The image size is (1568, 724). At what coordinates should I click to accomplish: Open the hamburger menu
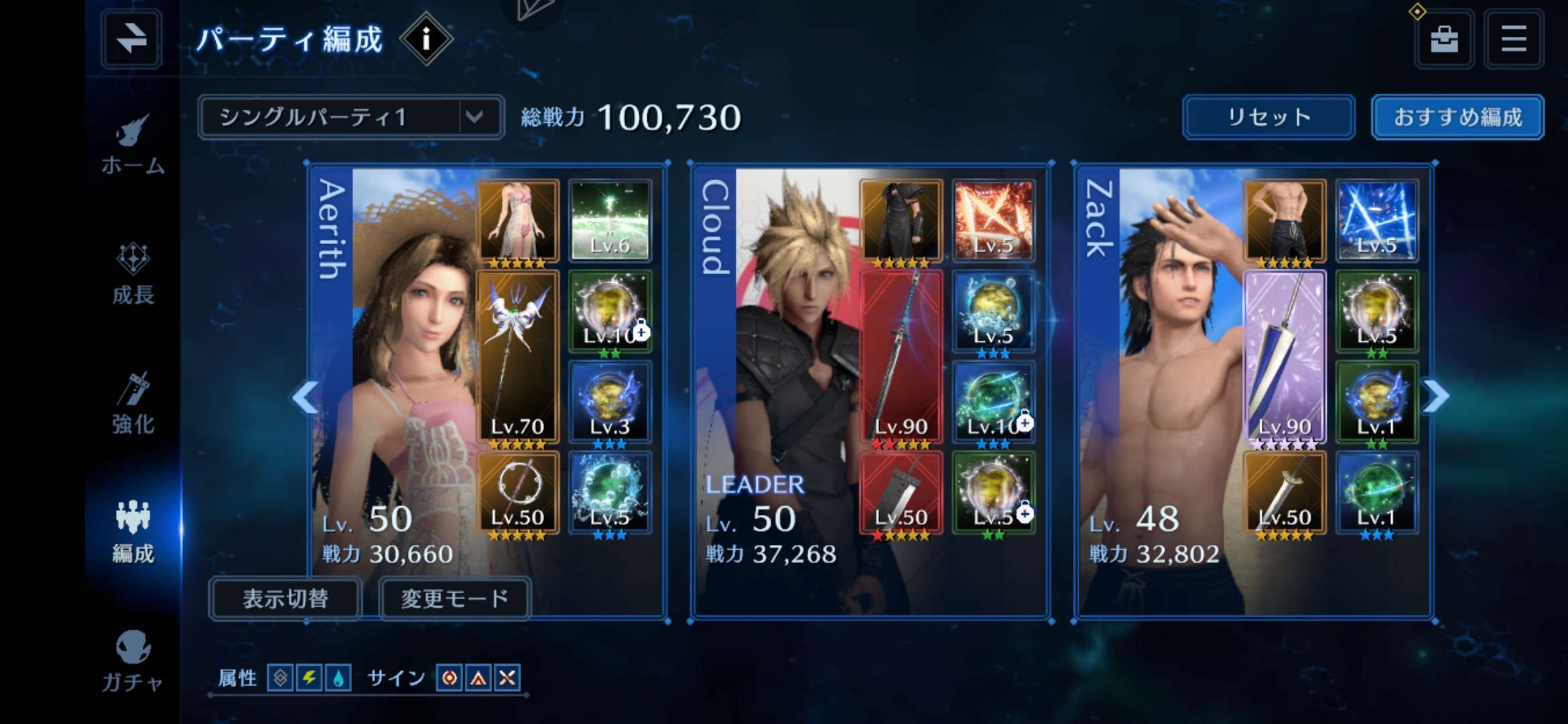click(1514, 39)
